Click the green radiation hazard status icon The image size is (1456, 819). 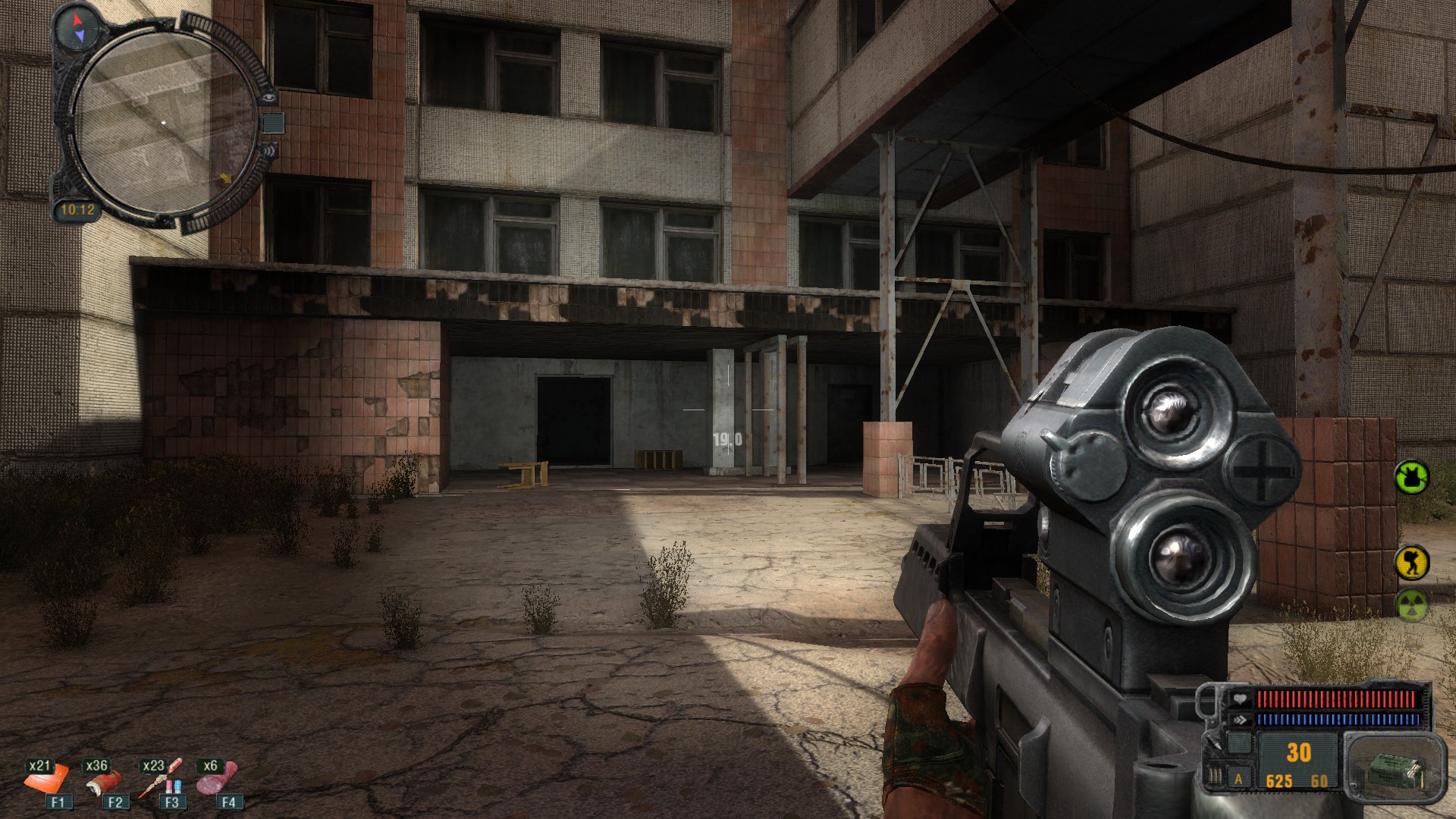coord(1411,605)
